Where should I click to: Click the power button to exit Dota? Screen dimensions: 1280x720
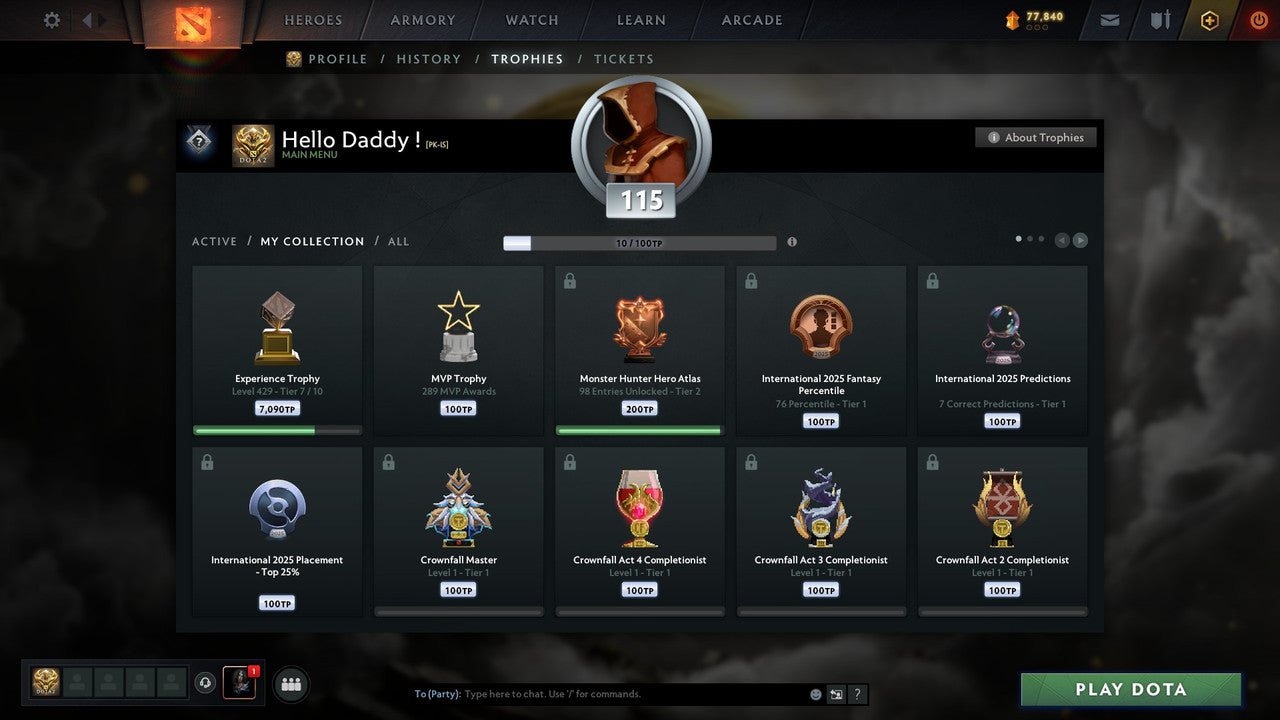[1258, 19]
